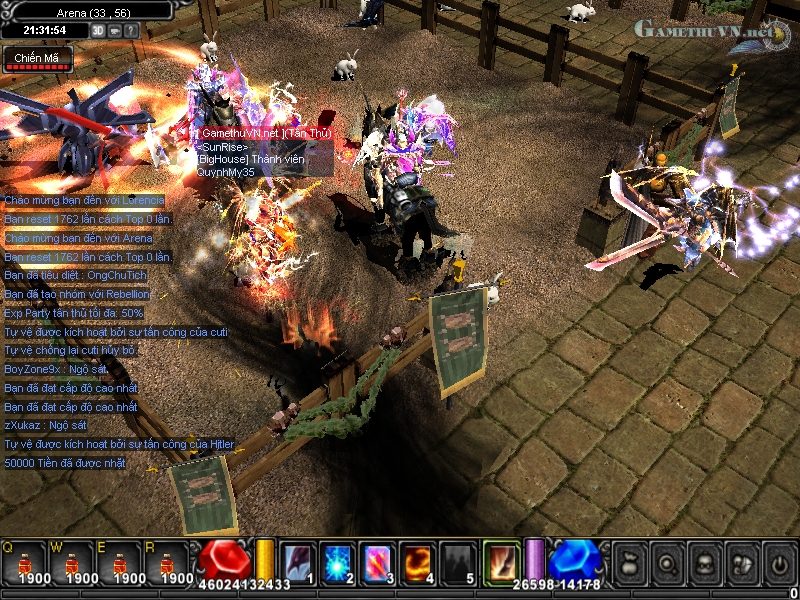The image size is (800, 600).
Task: Activate skill slot 4 fire swirl
Action: point(418,561)
